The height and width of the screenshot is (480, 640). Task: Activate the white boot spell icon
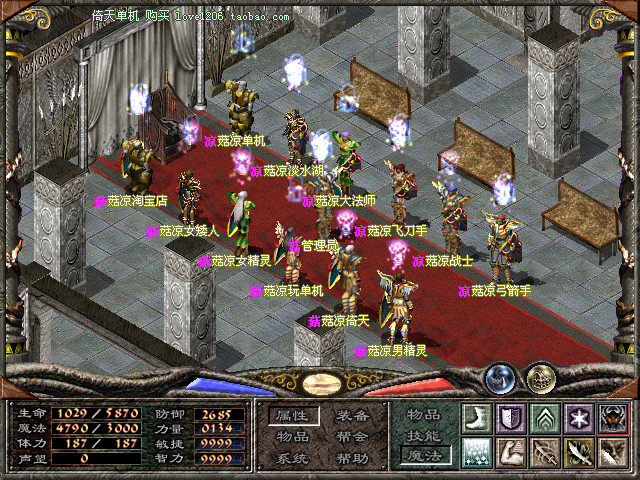pos(477,418)
